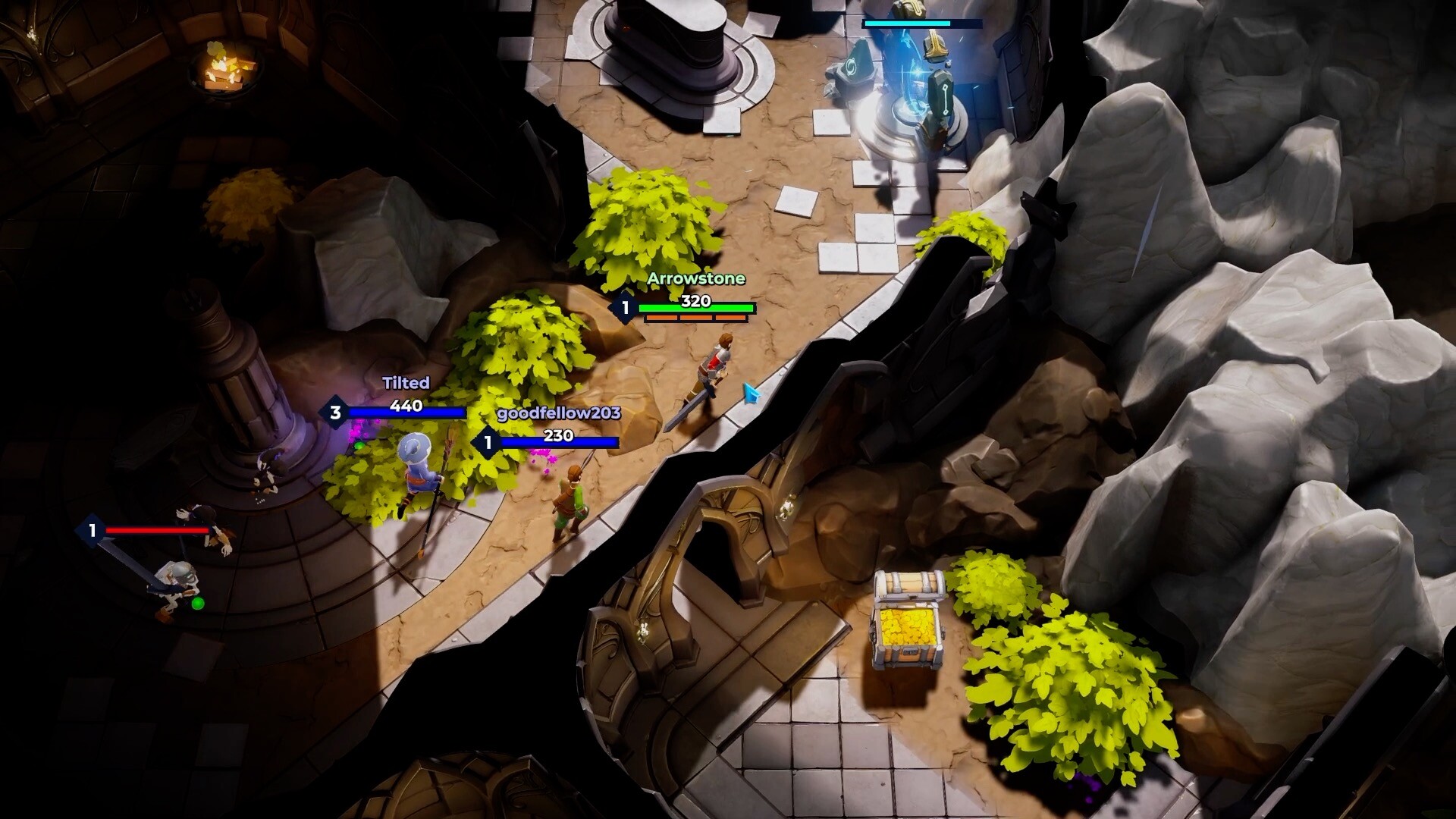Click Arrowstone's level 1 diamond badge
The width and height of the screenshot is (1456, 819).
click(626, 306)
